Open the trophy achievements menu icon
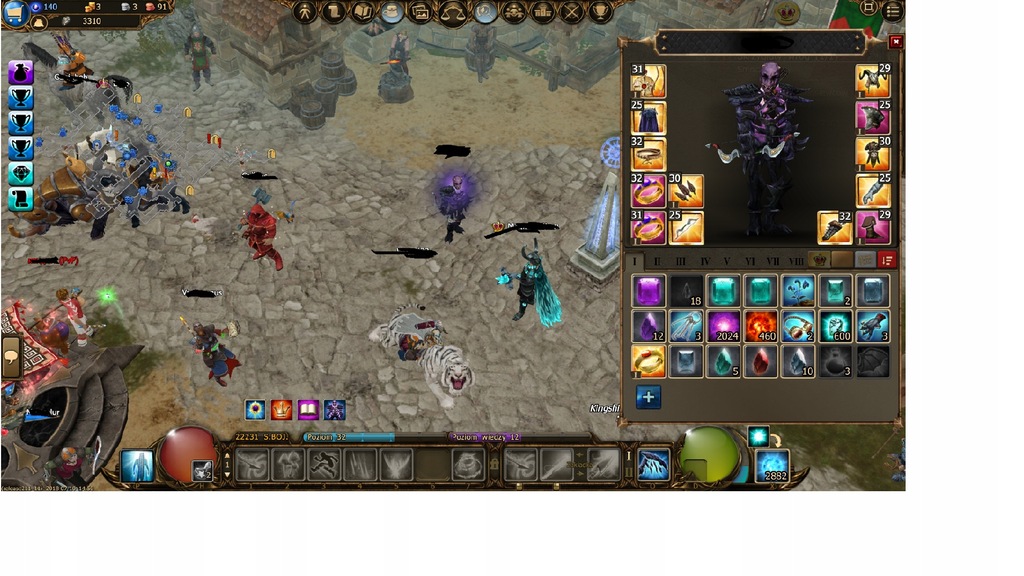Image resolution: width=1024 pixels, height=576 pixels. pos(600,12)
